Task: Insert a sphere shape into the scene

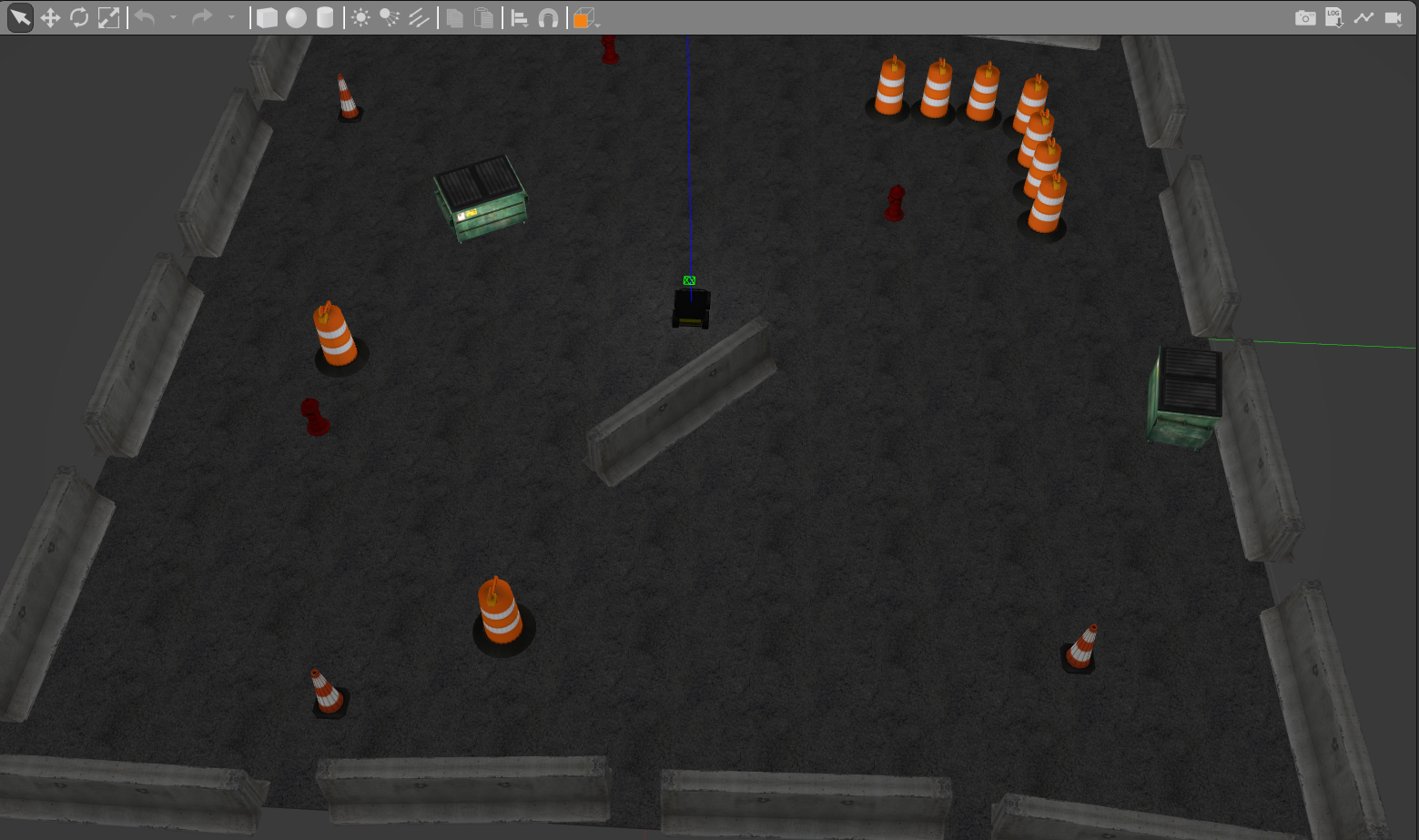Action: 295,17
